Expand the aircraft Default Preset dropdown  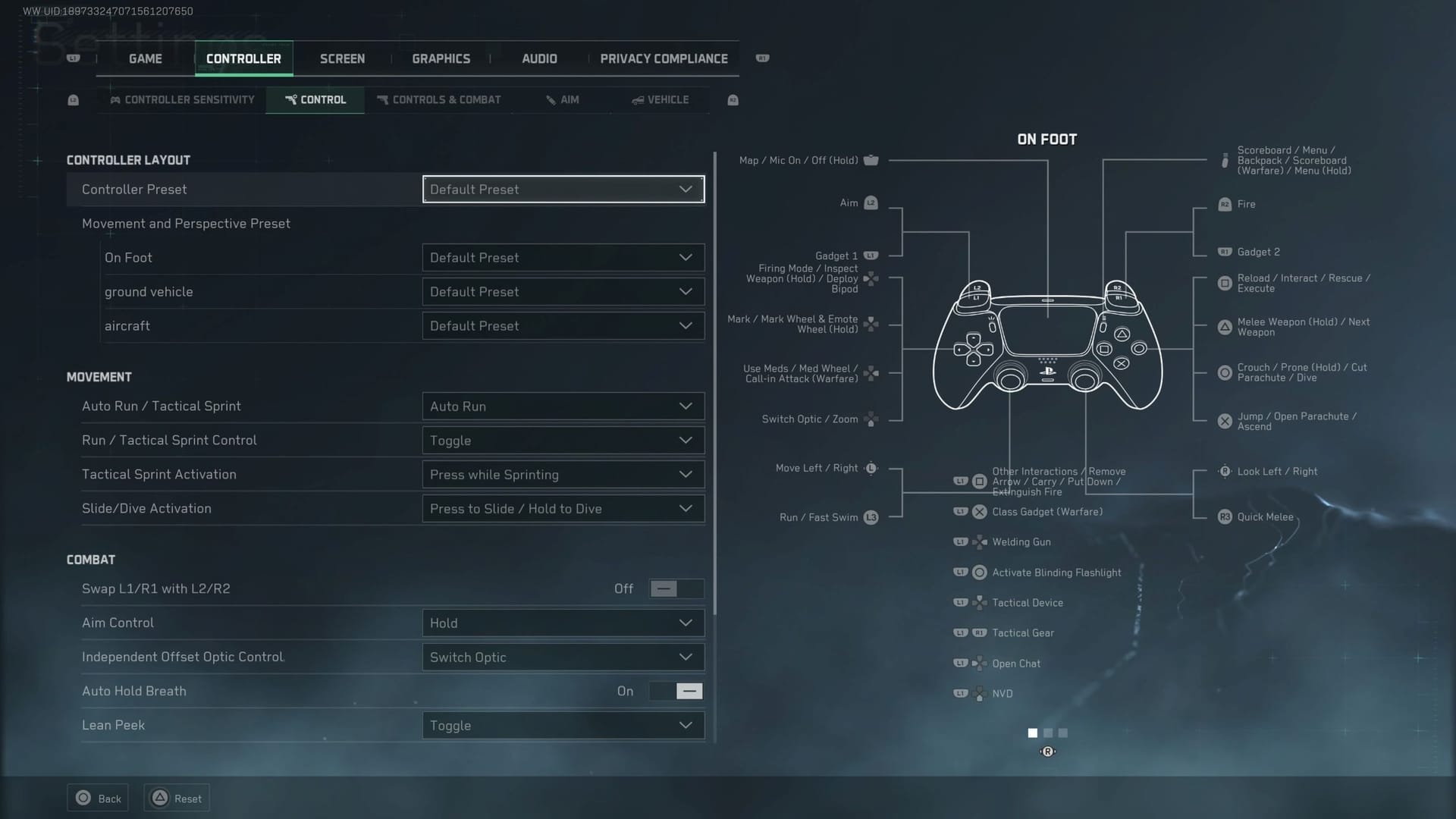point(562,325)
